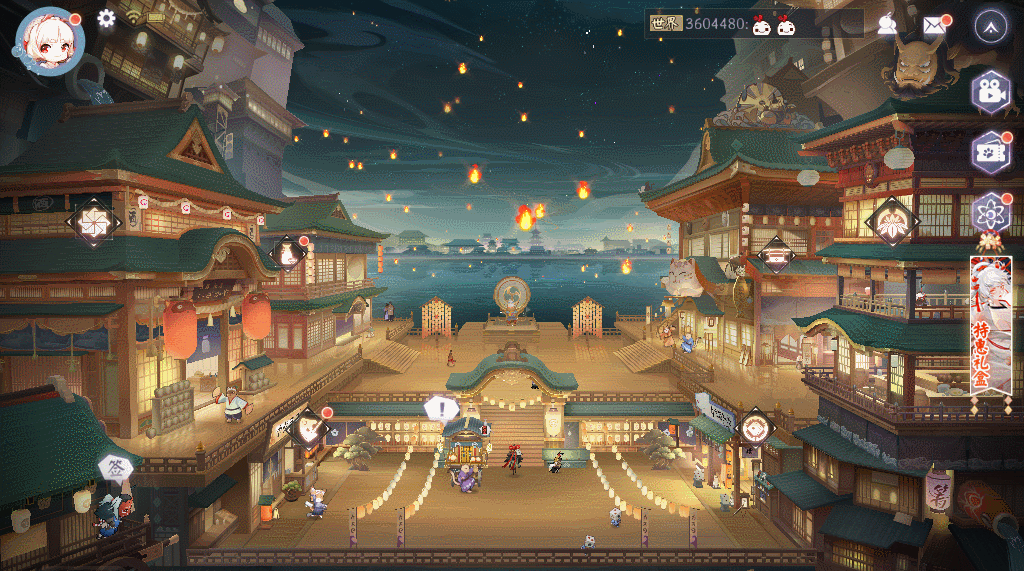This screenshot has width=1024, height=571.
Task: Open the paw ticket hexagon icon
Action: pos(990,152)
